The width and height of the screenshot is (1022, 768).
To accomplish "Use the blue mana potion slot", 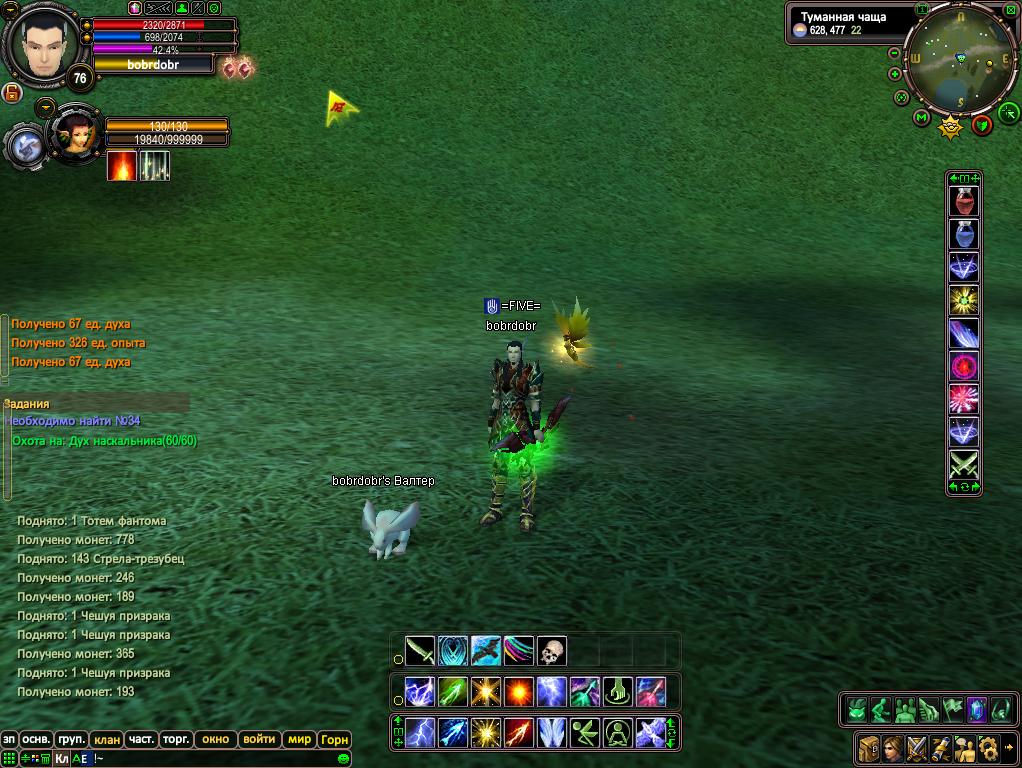I will click(964, 235).
